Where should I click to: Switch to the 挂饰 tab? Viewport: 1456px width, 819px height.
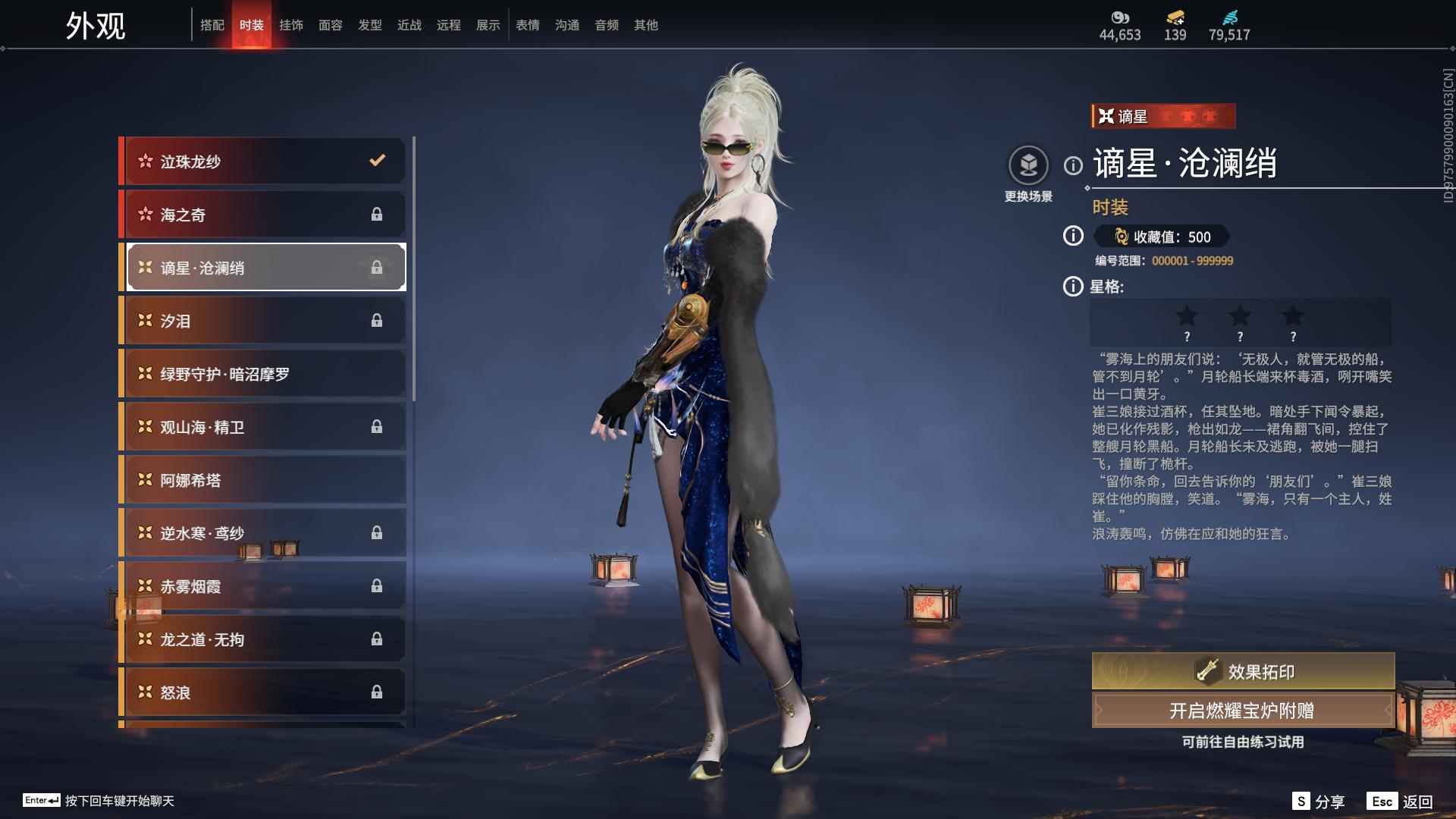[292, 24]
